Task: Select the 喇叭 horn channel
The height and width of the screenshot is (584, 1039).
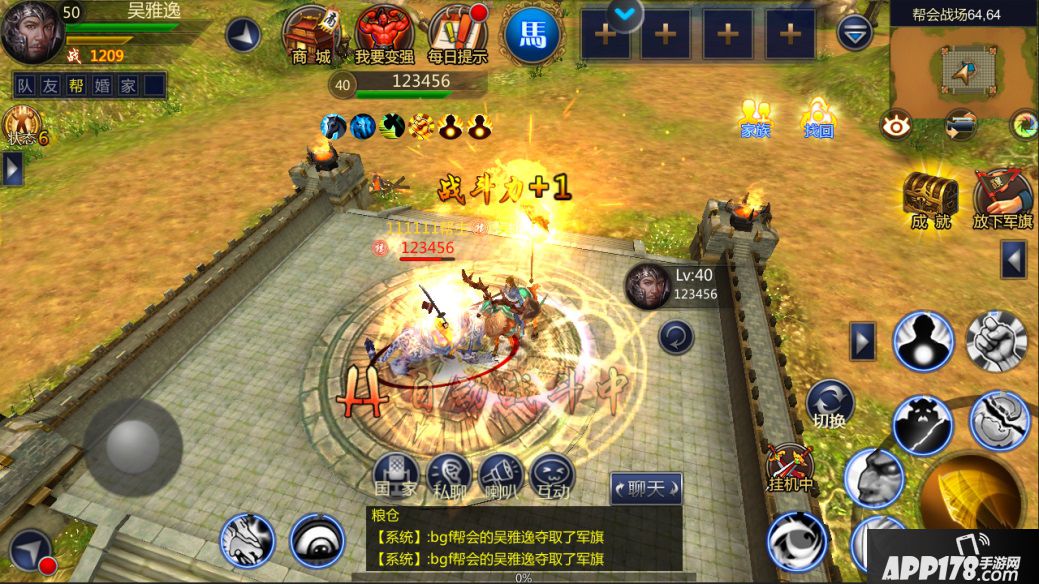Action: coord(501,475)
